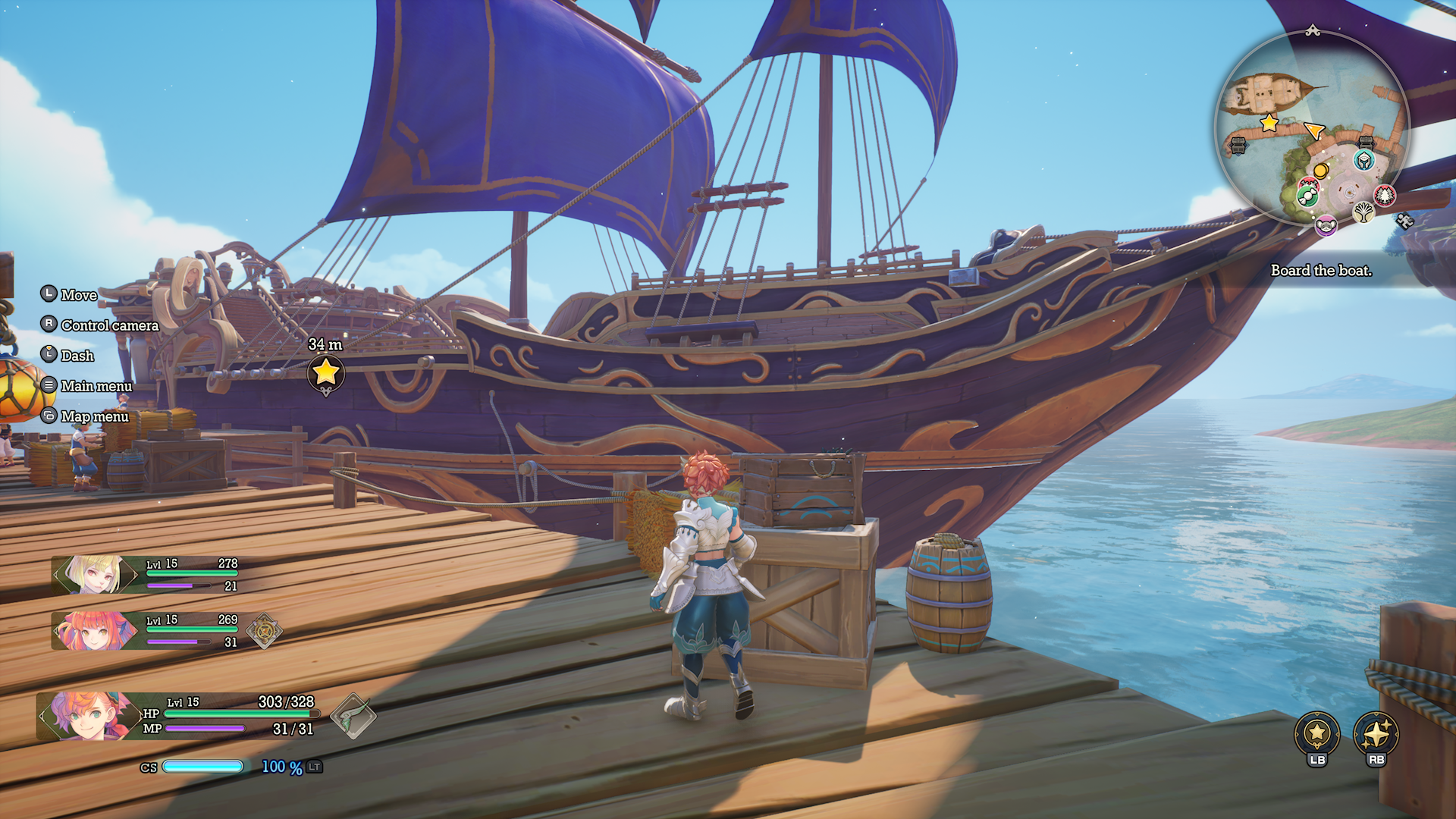Click the star objective marker on the minimap
1456x819 pixels.
pos(1269,122)
